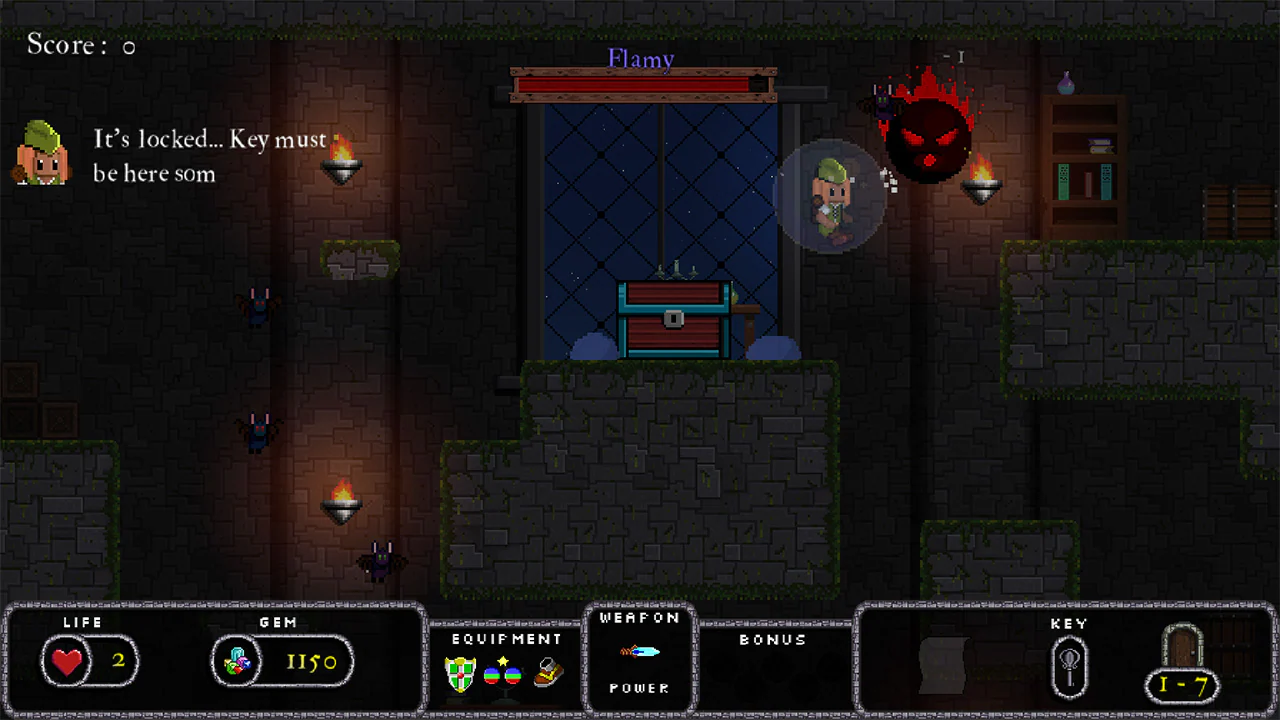Click the heart icon in the LIFE panel
Image resolution: width=1280 pixels, height=720 pixels.
(x=66, y=661)
